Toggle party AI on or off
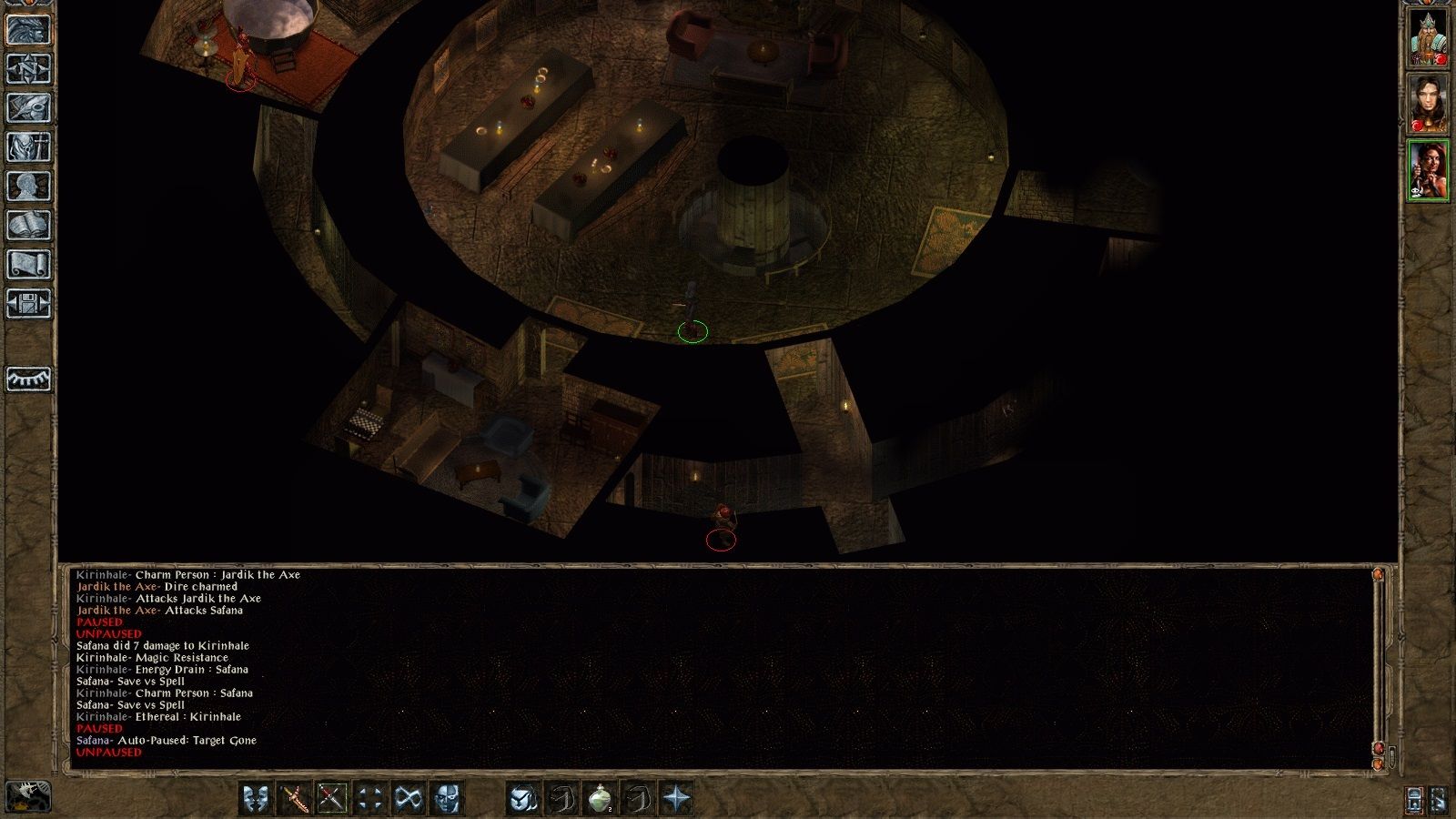 (1414, 801)
